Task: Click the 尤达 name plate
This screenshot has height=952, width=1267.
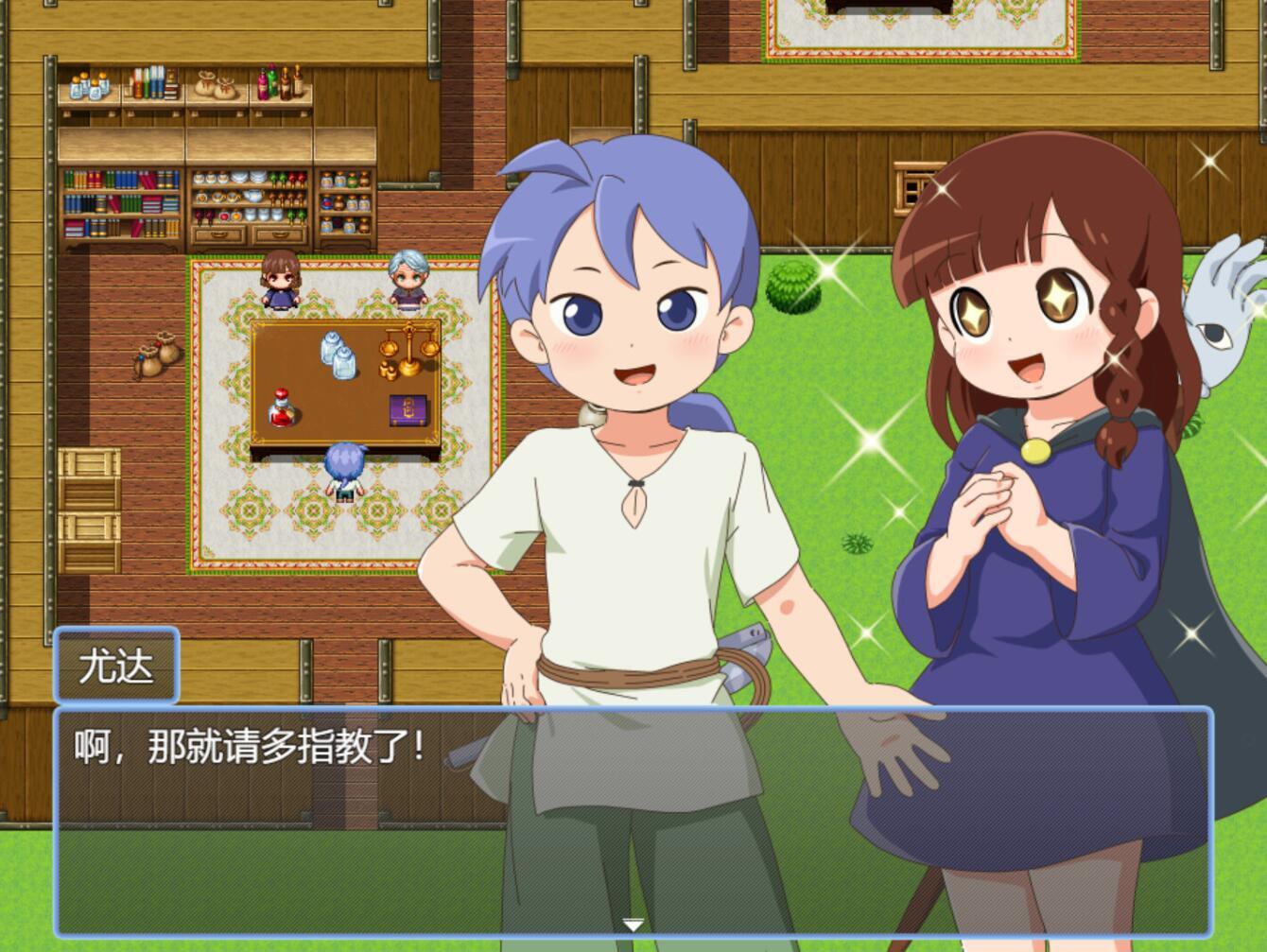Action: coord(117,665)
